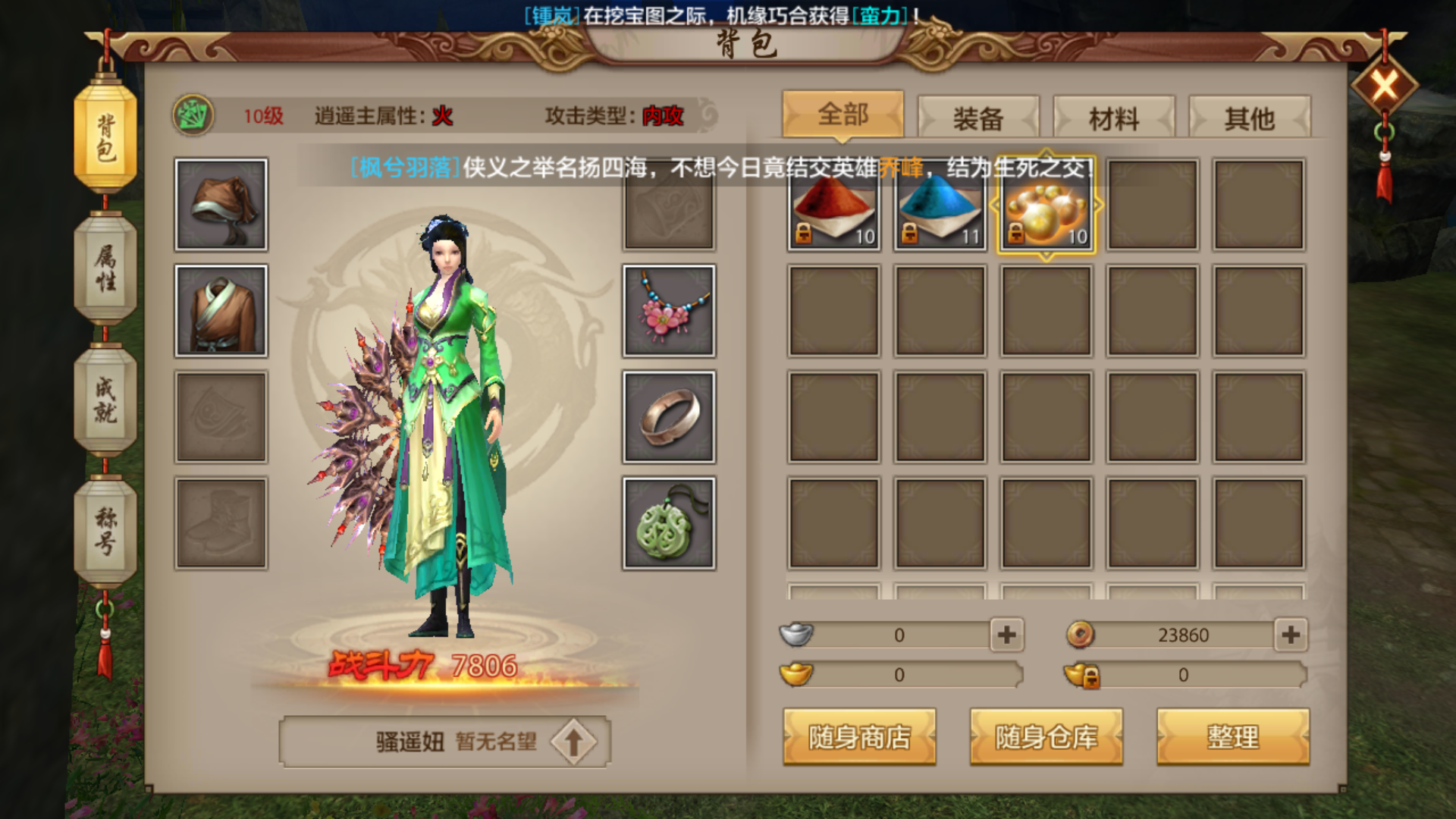This screenshot has height=819, width=1456.
Task: Select the 背包 backpack lantern tab
Action: point(105,136)
